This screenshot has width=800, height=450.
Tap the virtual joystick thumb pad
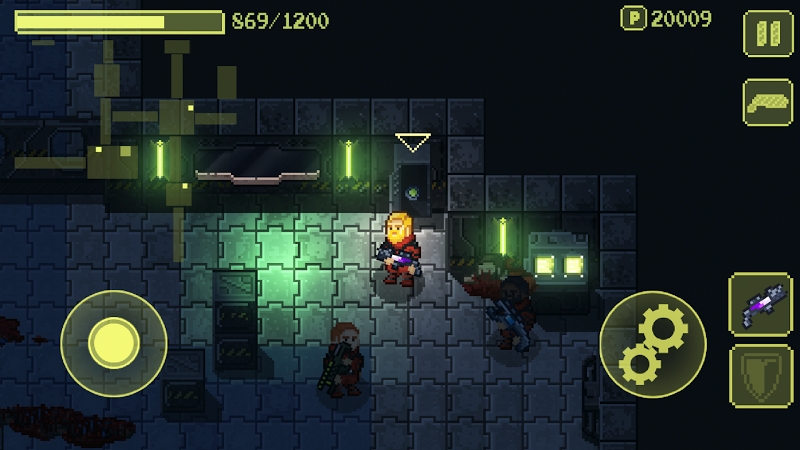click(113, 343)
